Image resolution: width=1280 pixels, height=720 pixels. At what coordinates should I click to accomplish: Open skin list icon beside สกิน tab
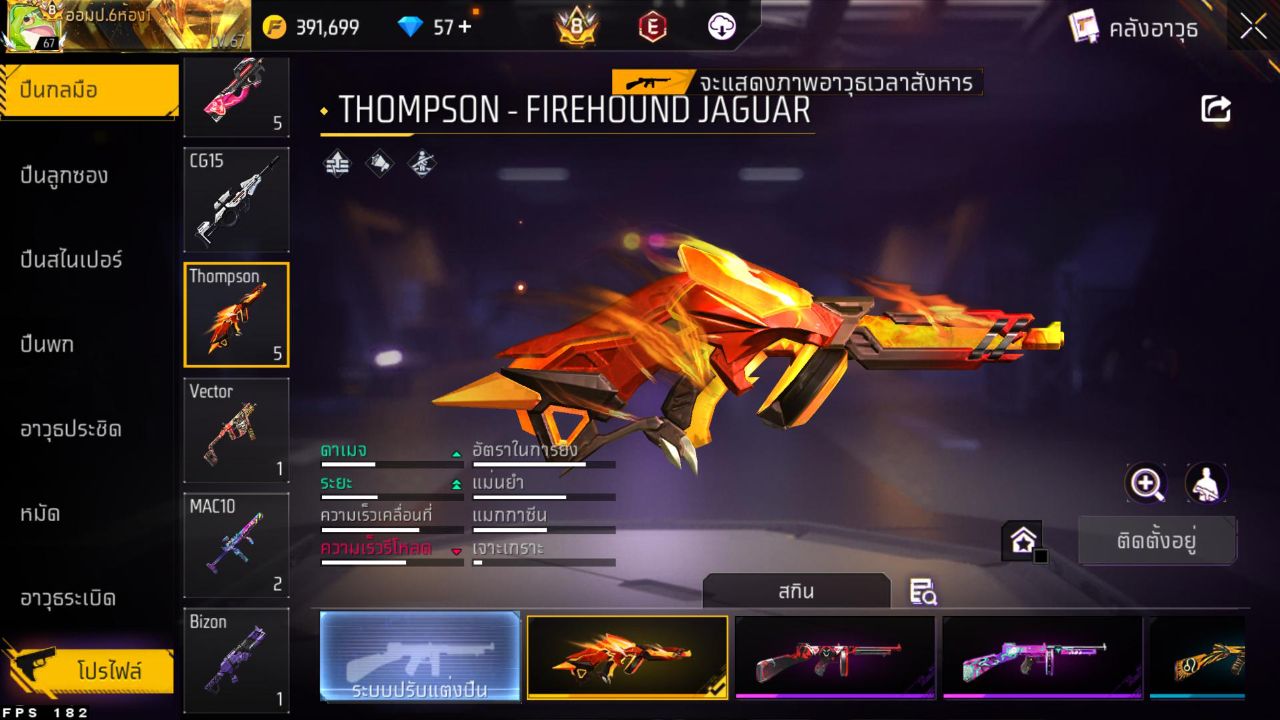tap(923, 592)
